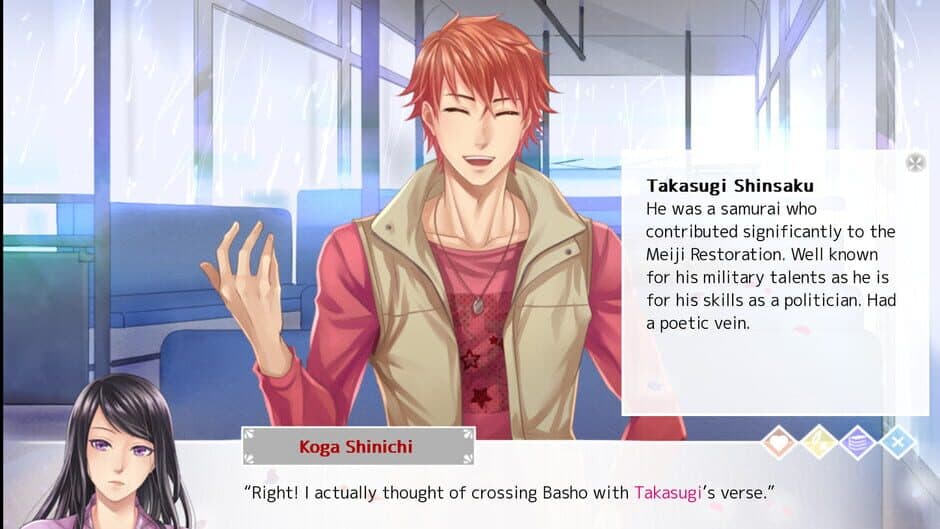The image size is (940, 529).
Task: Click the pink heart diamond icon
Action: click(779, 441)
